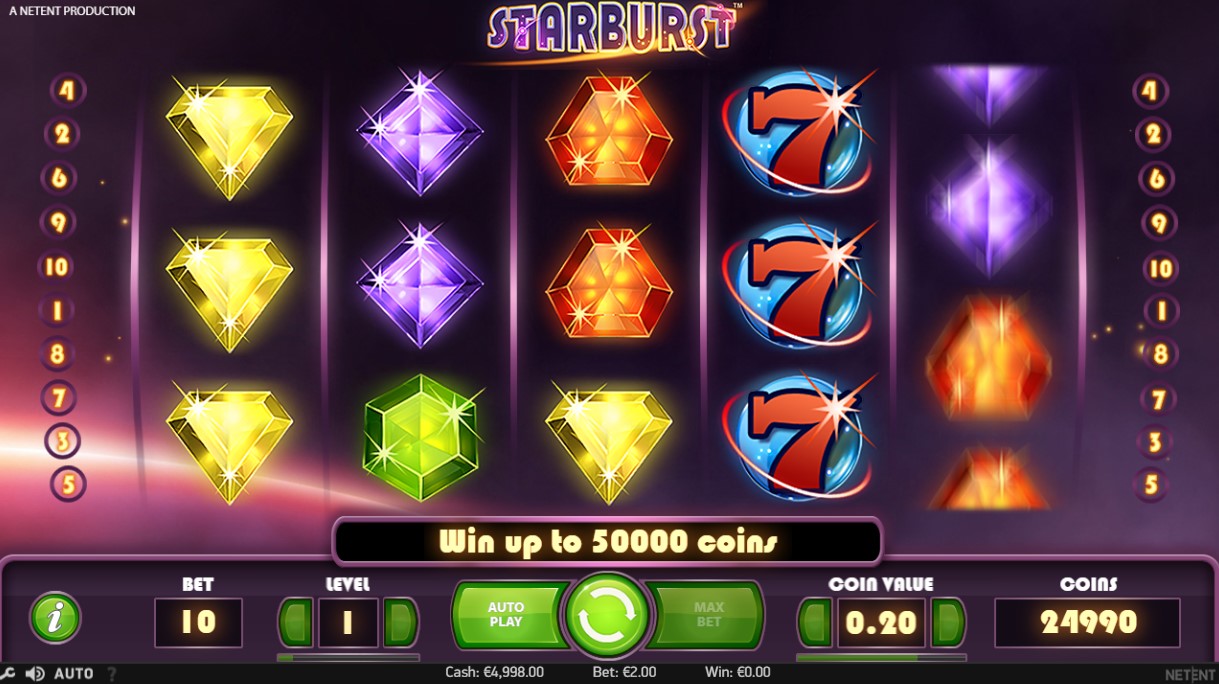Decrease the bet level
This screenshot has height=684, width=1219.
[296, 623]
